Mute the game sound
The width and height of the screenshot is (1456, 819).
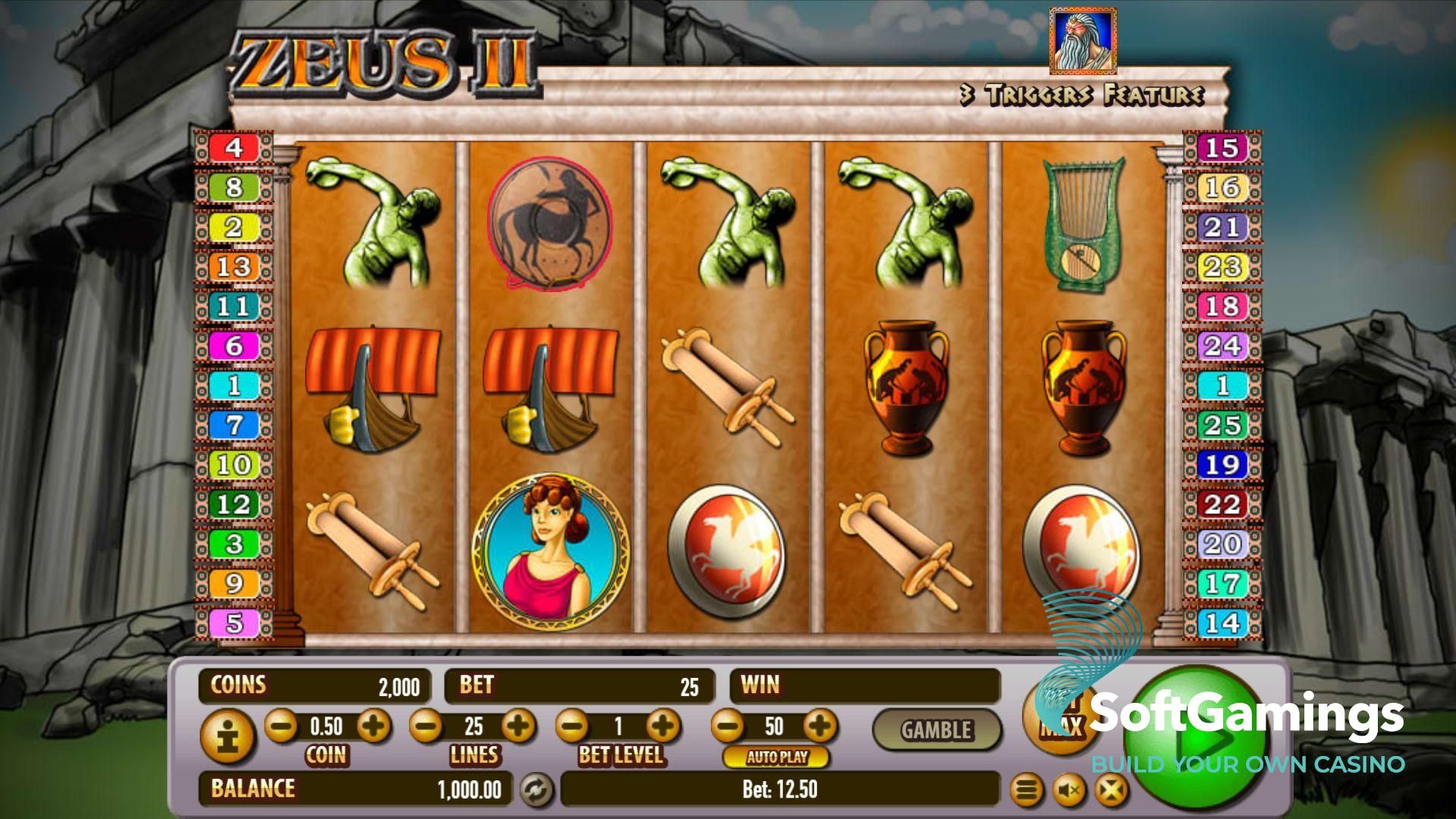click(x=1069, y=791)
